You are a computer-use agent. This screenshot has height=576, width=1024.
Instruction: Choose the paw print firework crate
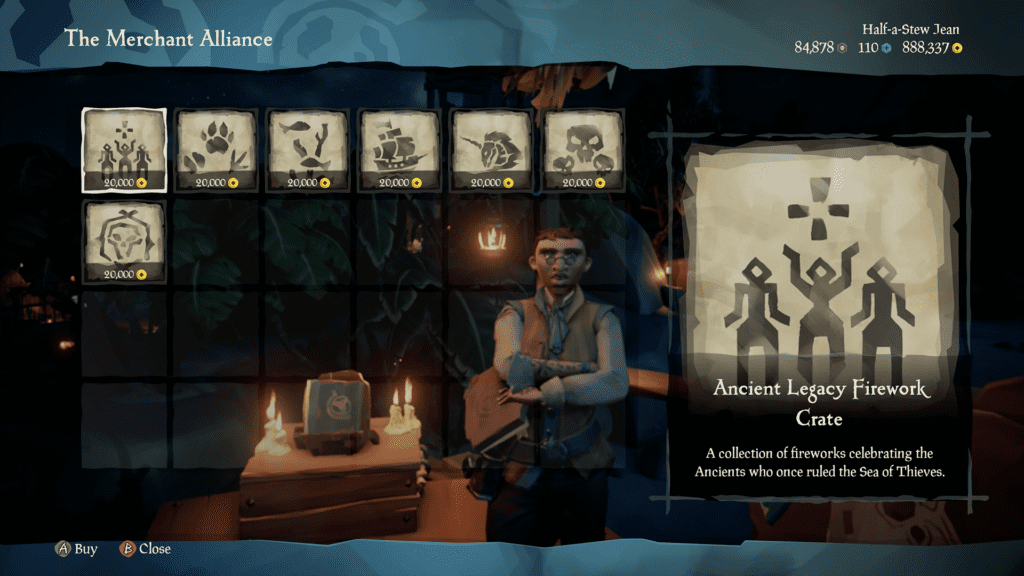[216, 150]
